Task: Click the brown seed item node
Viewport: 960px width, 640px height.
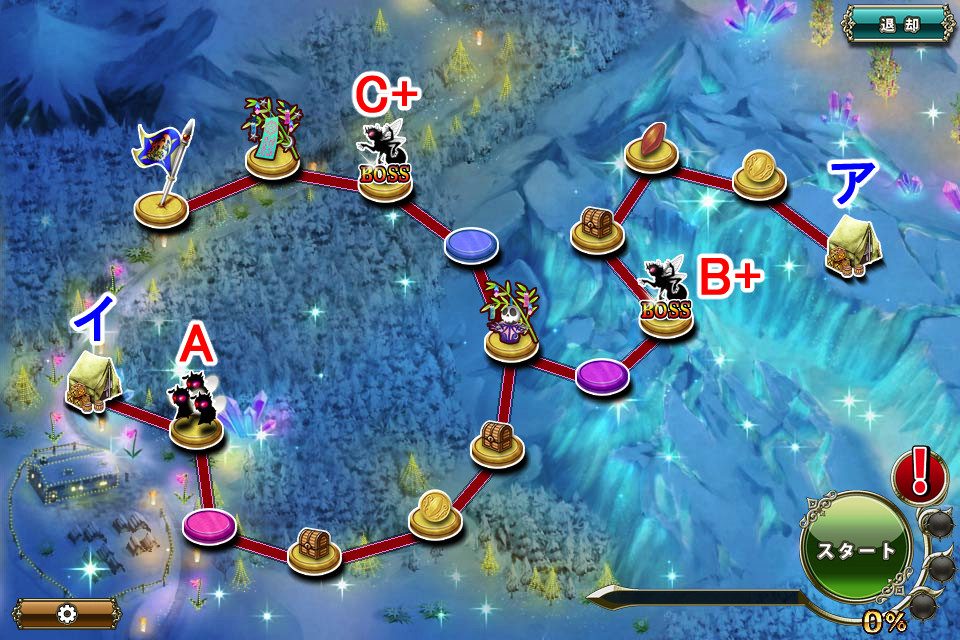Action: [x=652, y=147]
